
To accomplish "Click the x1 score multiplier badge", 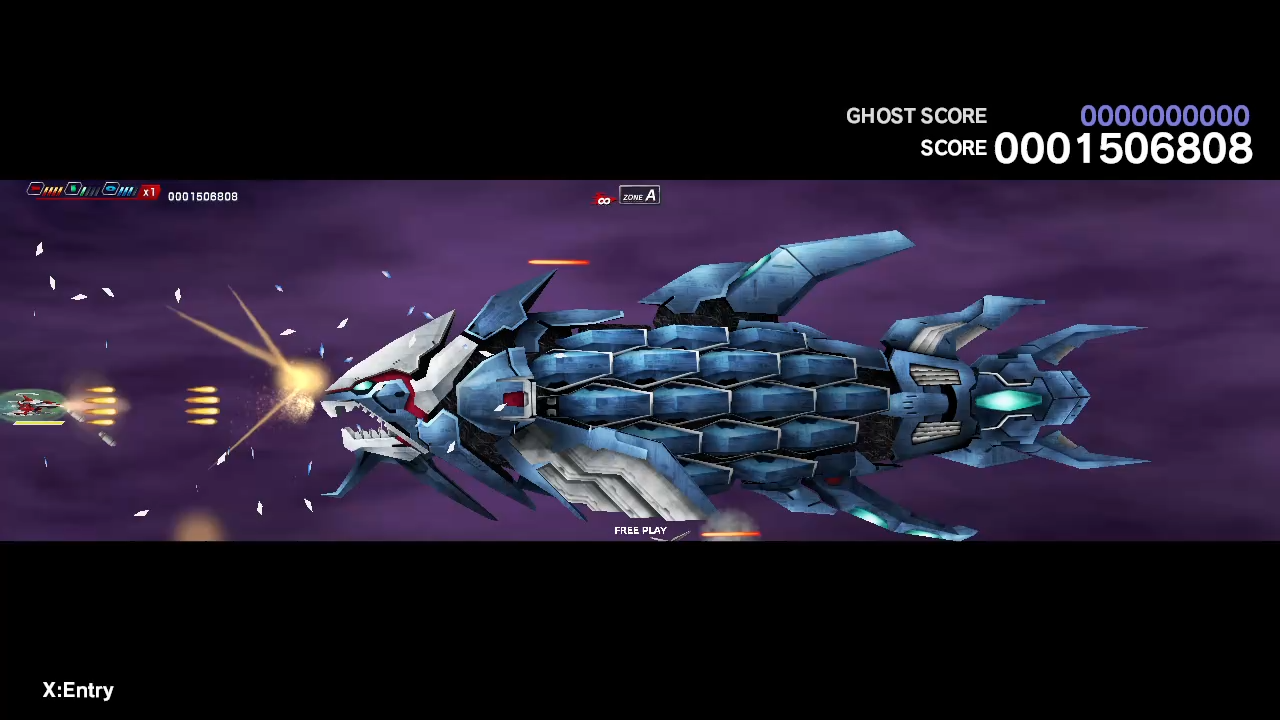I will 148,191.
